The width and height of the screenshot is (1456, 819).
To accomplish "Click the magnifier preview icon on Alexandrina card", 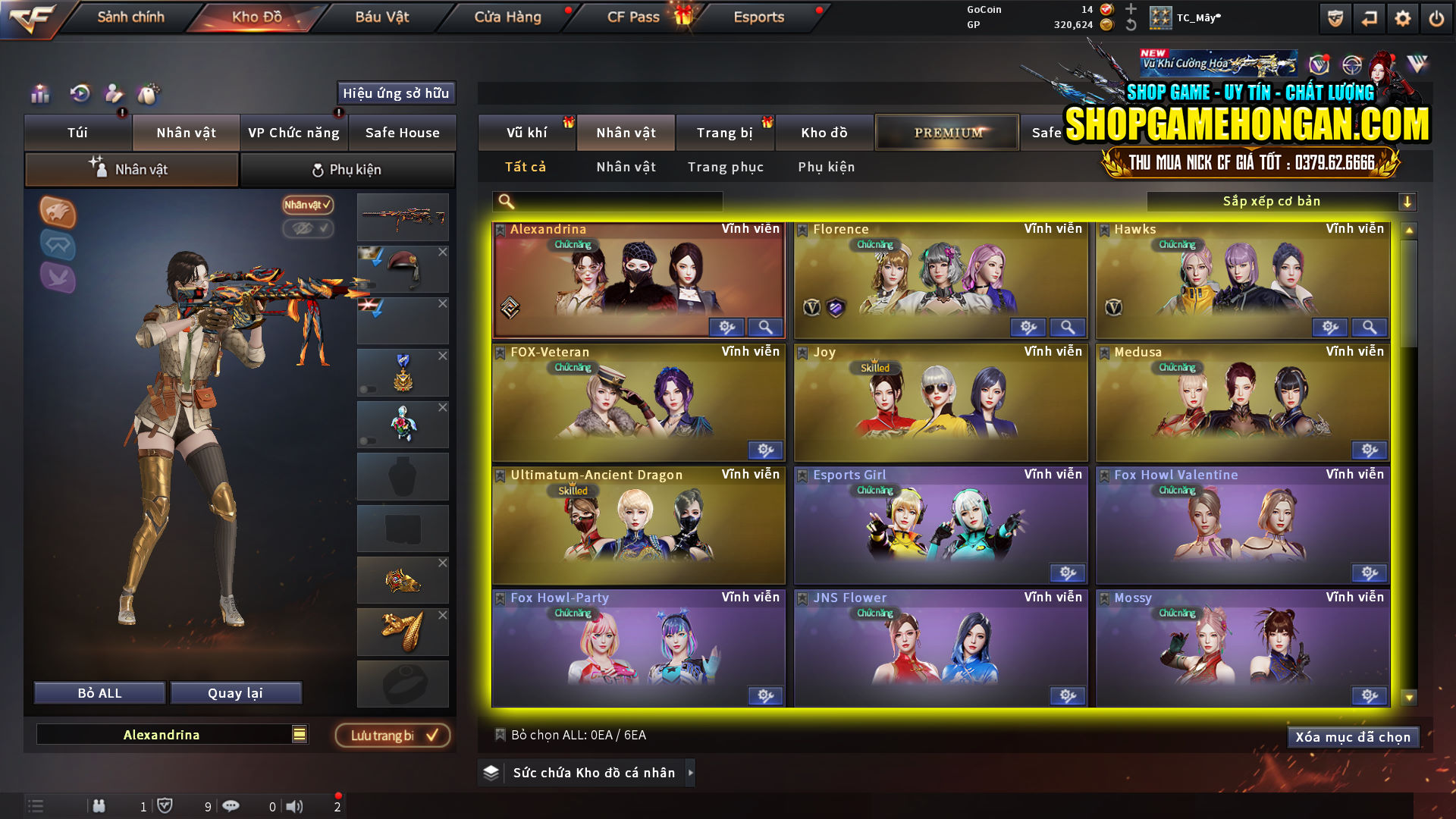I will (x=765, y=327).
